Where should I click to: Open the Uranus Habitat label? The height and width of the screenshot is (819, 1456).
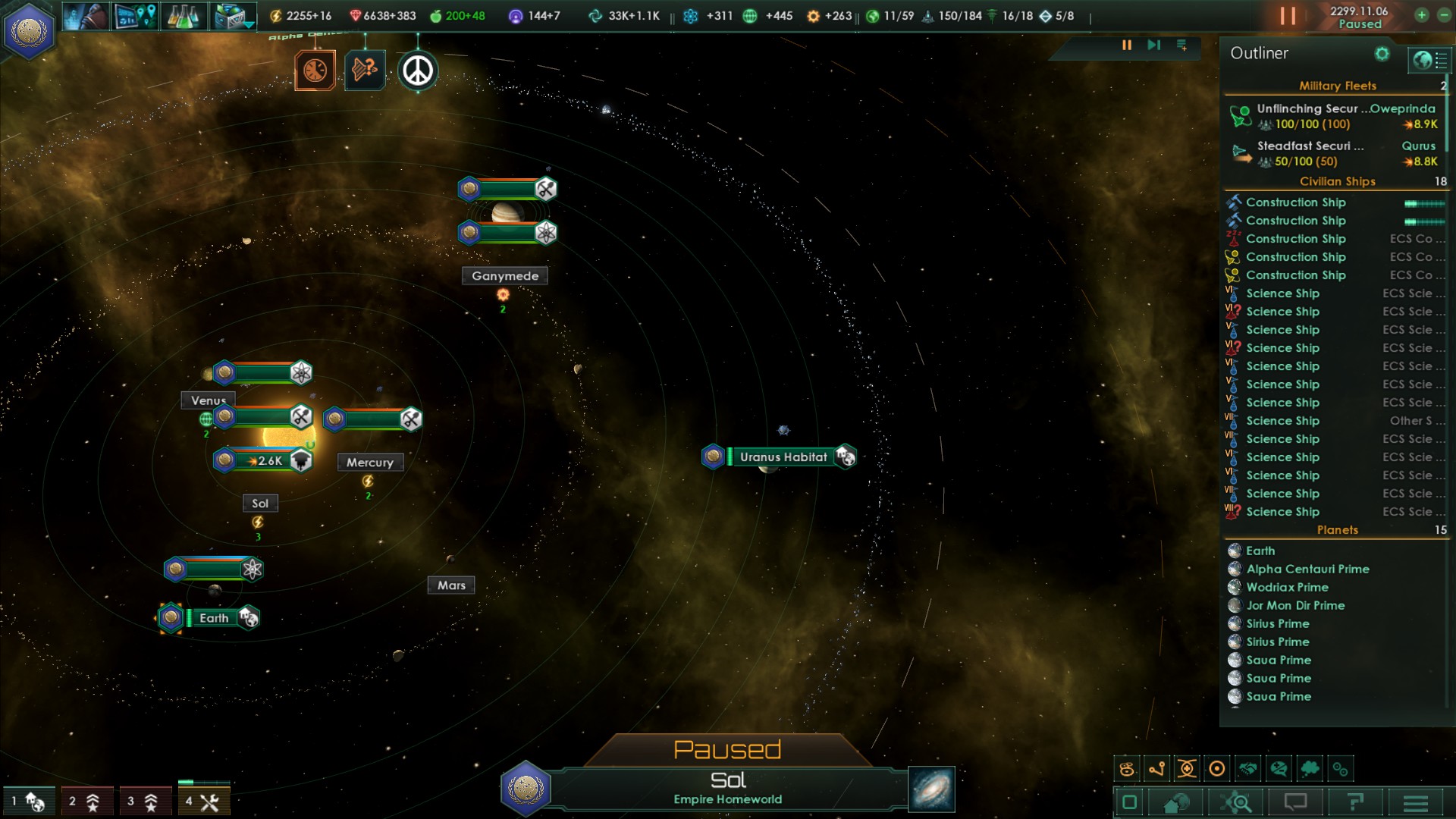[783, 457]
